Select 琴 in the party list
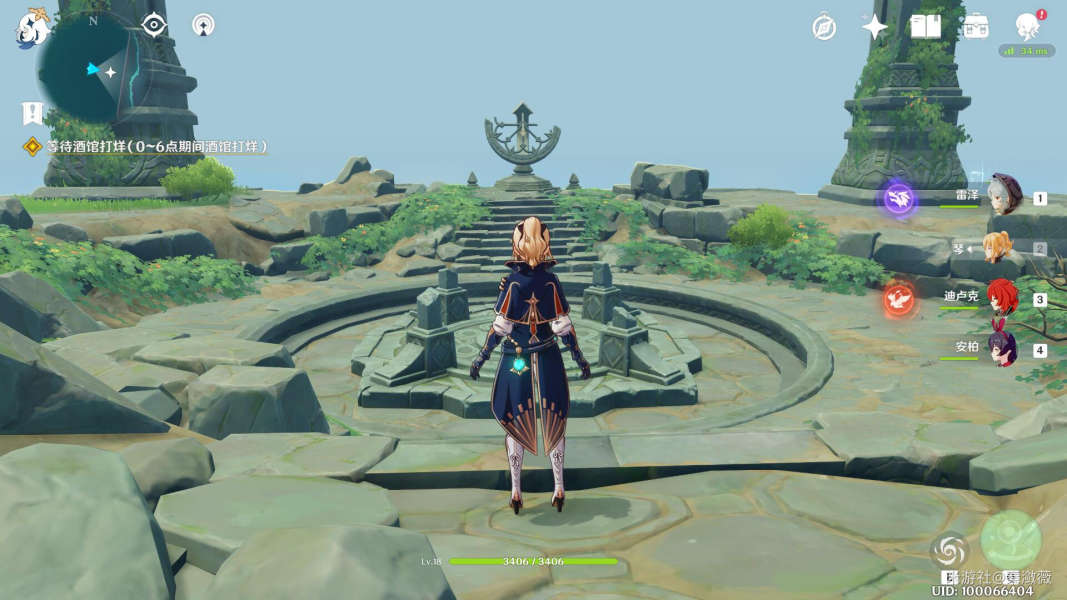The image size is (1067, 600). pos(1000,248)
